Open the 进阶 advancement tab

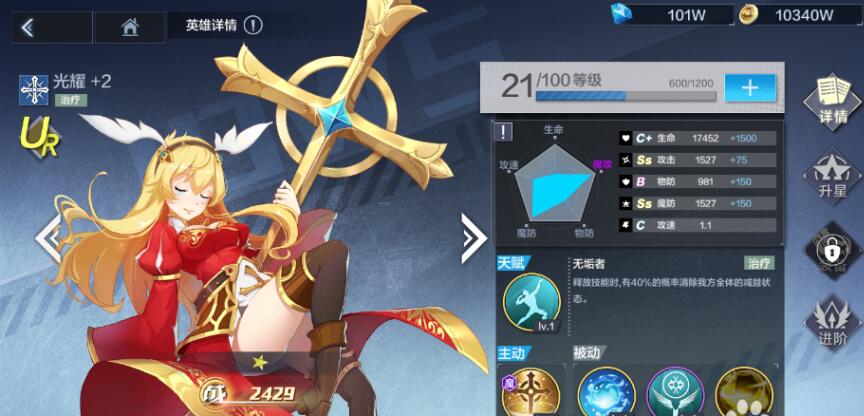point(832,322)
